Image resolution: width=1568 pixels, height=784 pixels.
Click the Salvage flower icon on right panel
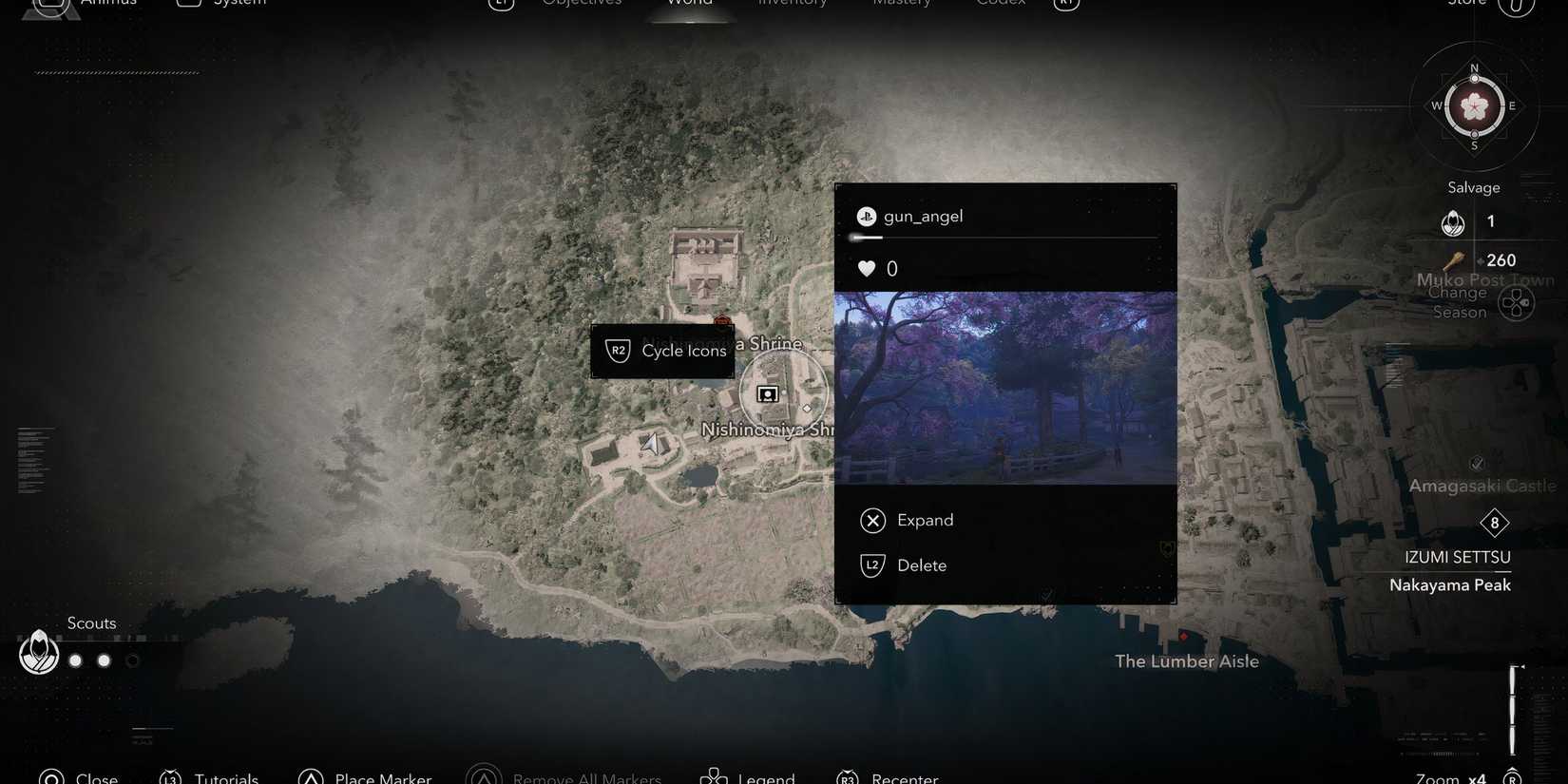[x=1452, y=221]
